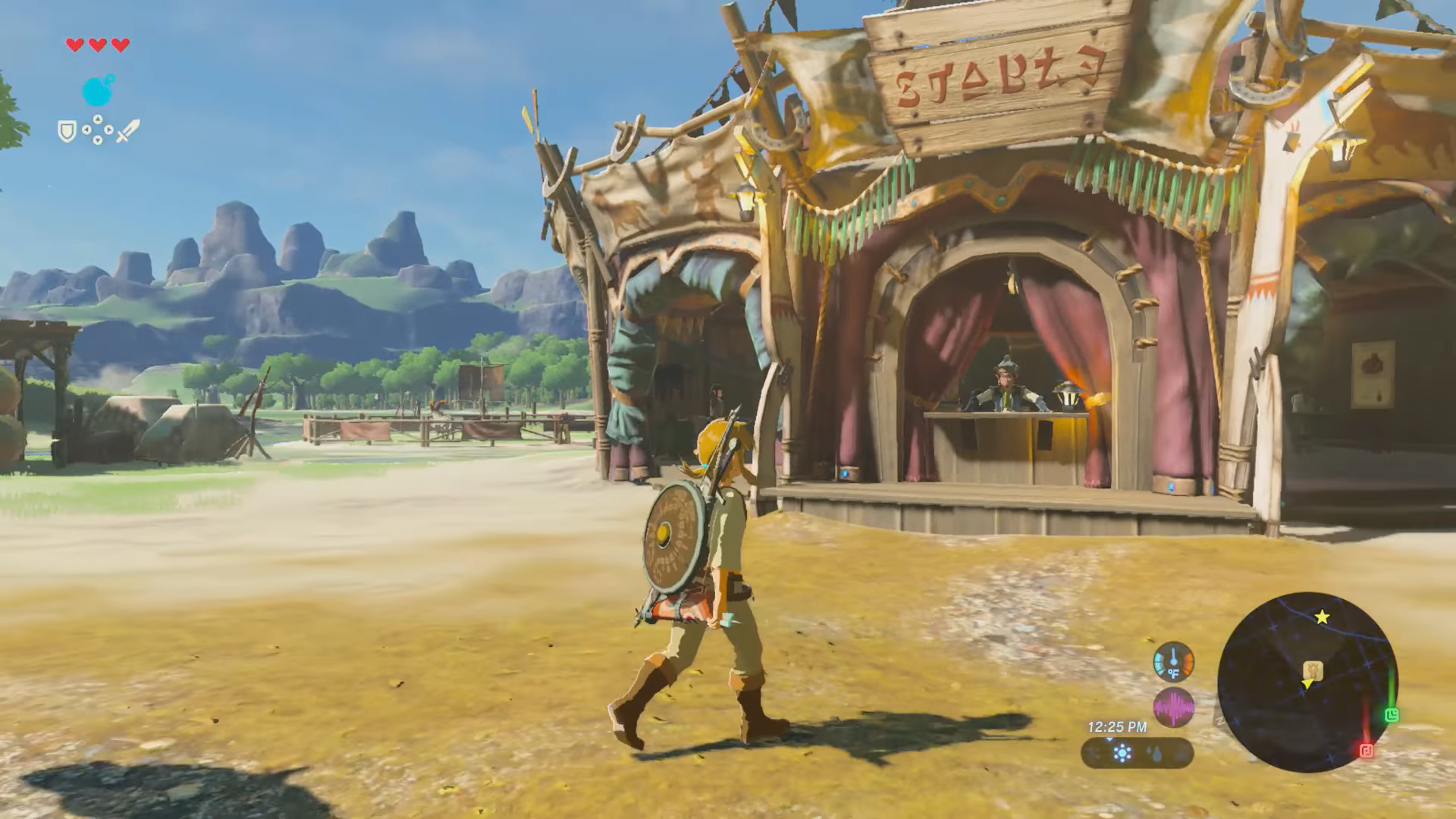Select the red marker on the minimap edge
The image size is (1456, 819).
pyautogui.click(x=1367, y=751)
